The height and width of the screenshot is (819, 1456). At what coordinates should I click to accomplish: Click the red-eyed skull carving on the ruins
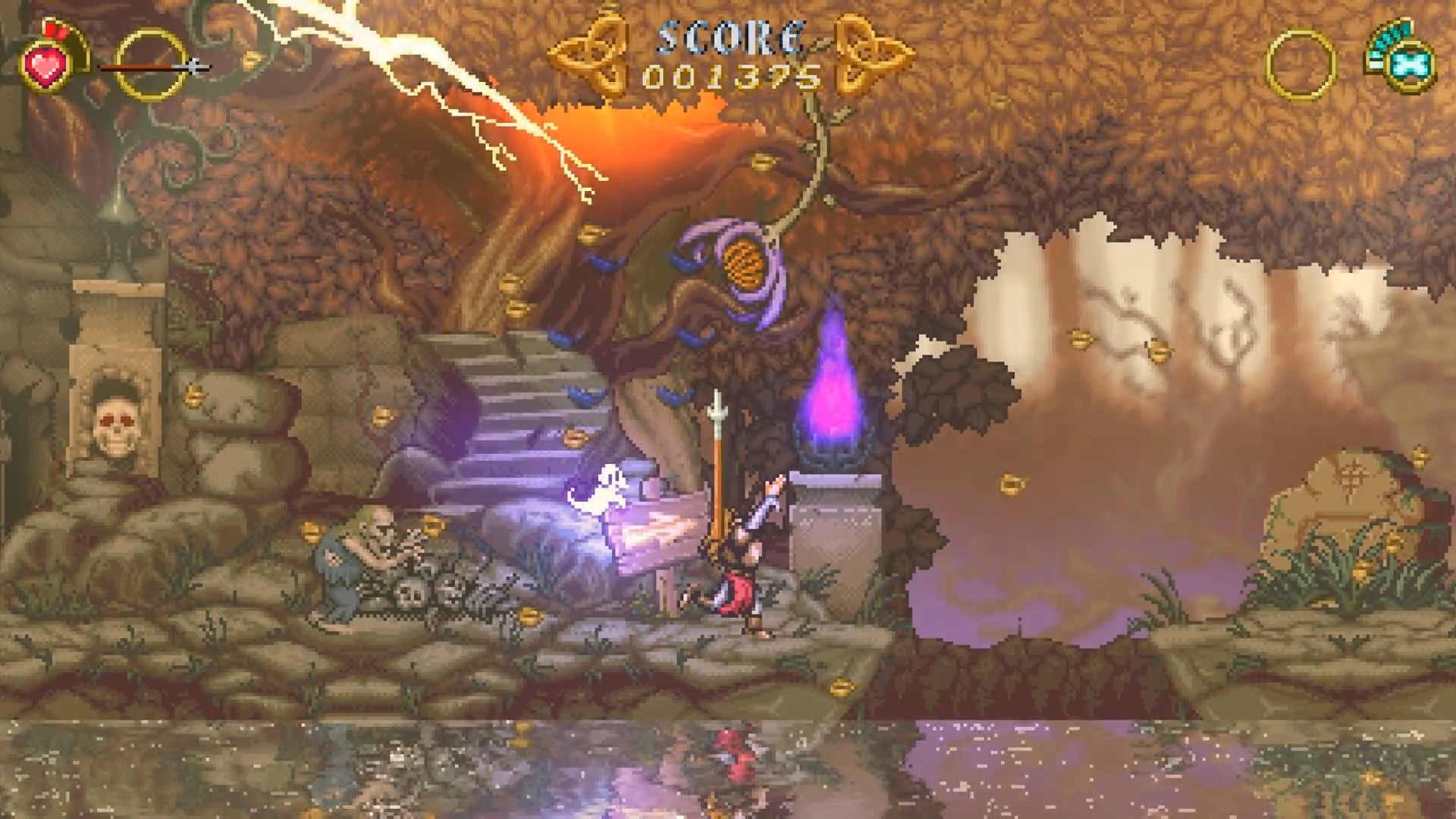(x=114, y=421)
